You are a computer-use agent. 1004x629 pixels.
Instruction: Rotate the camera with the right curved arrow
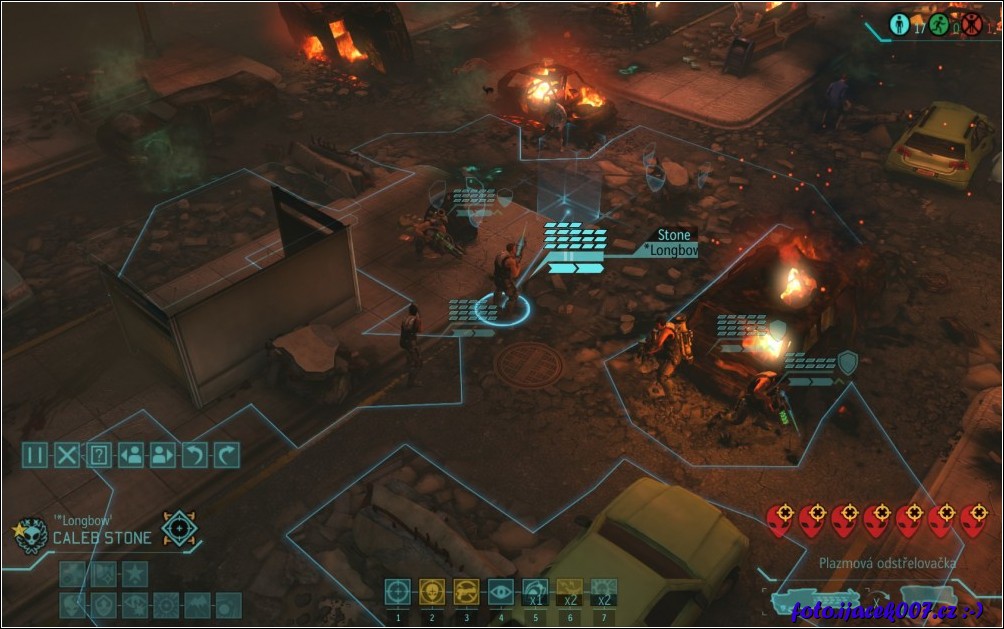(x=227, y=455)
